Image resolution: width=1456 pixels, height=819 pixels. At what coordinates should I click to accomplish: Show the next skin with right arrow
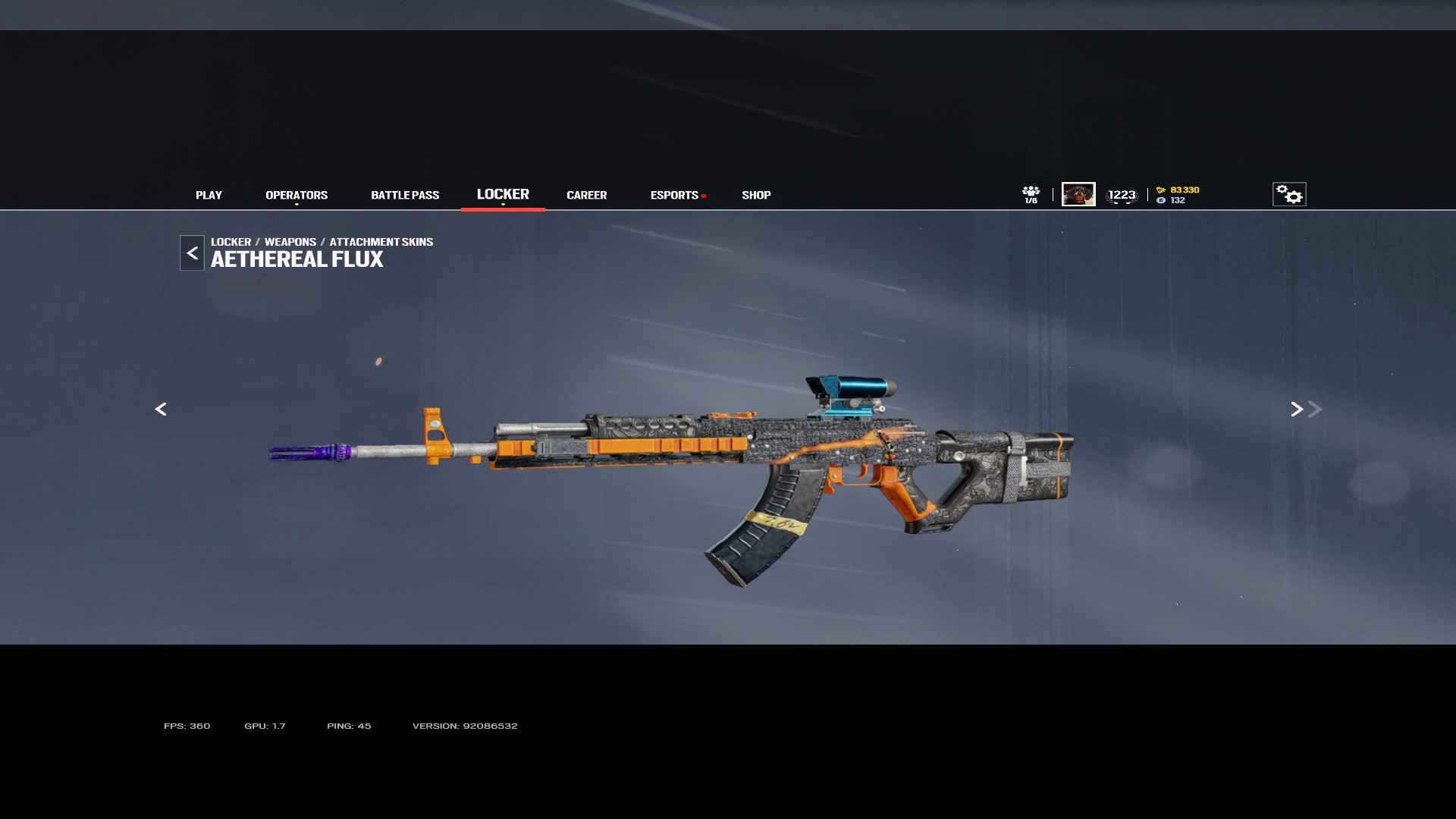1297,409
